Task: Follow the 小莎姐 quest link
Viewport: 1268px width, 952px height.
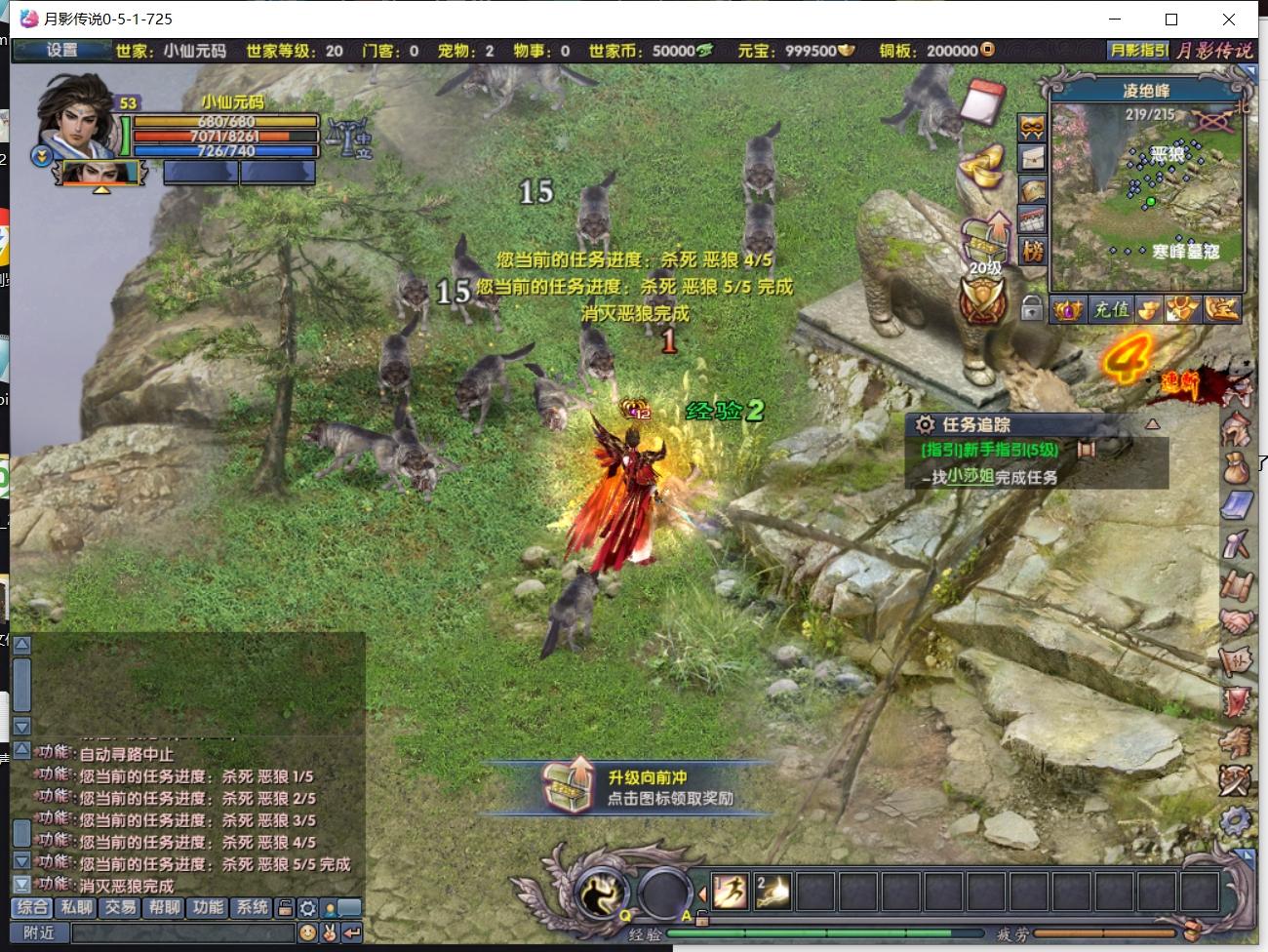Action: coord(970,477)
